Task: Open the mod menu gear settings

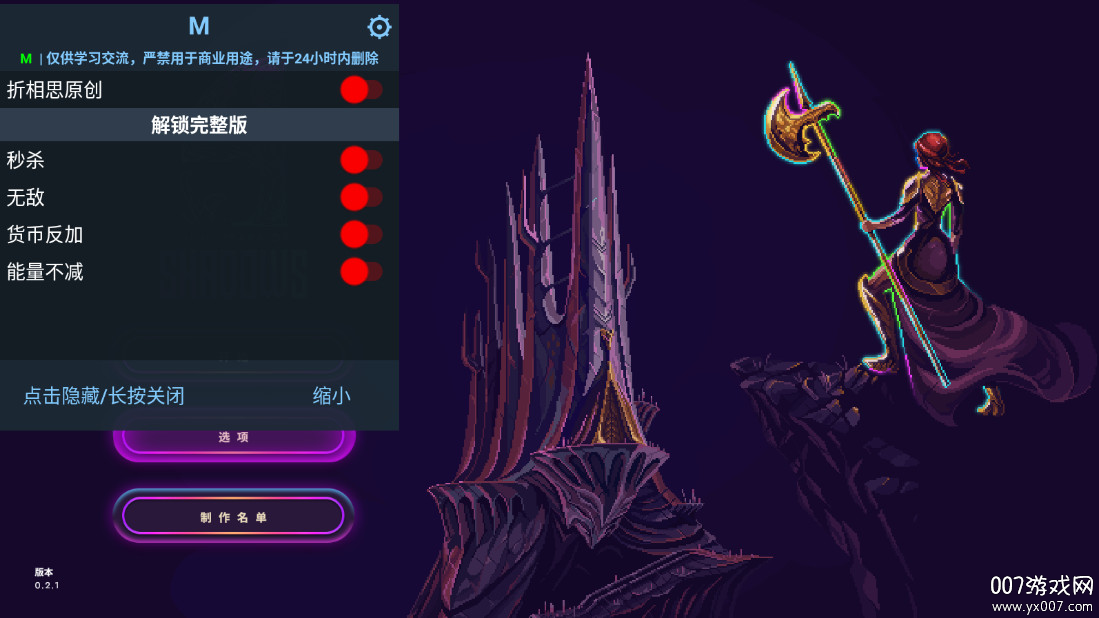Action: (x=380, y=27)
